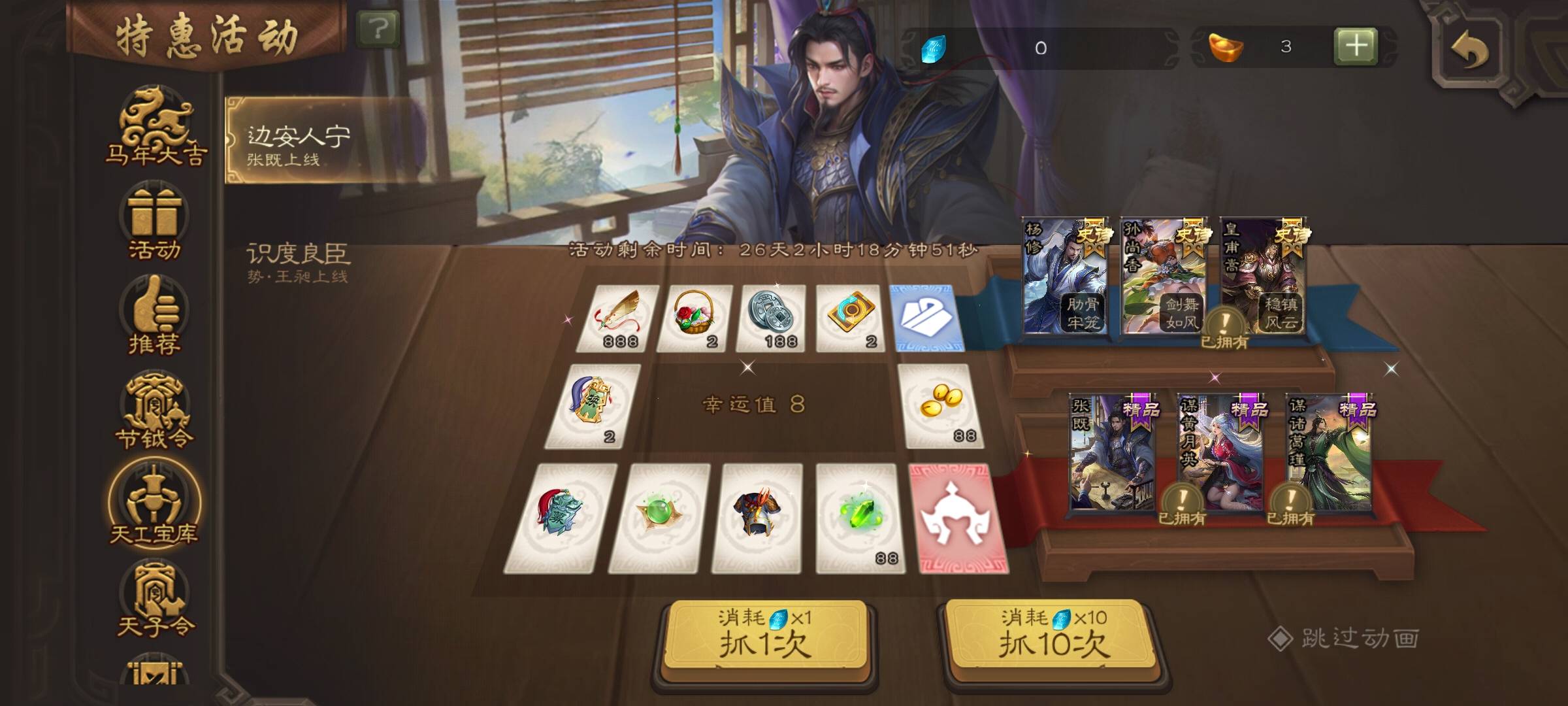The height and width of the screenshot is (706, 1568).
Task: Add gold ingots with the plus button
Action: pyautogui.click(x=1356, y=46)
